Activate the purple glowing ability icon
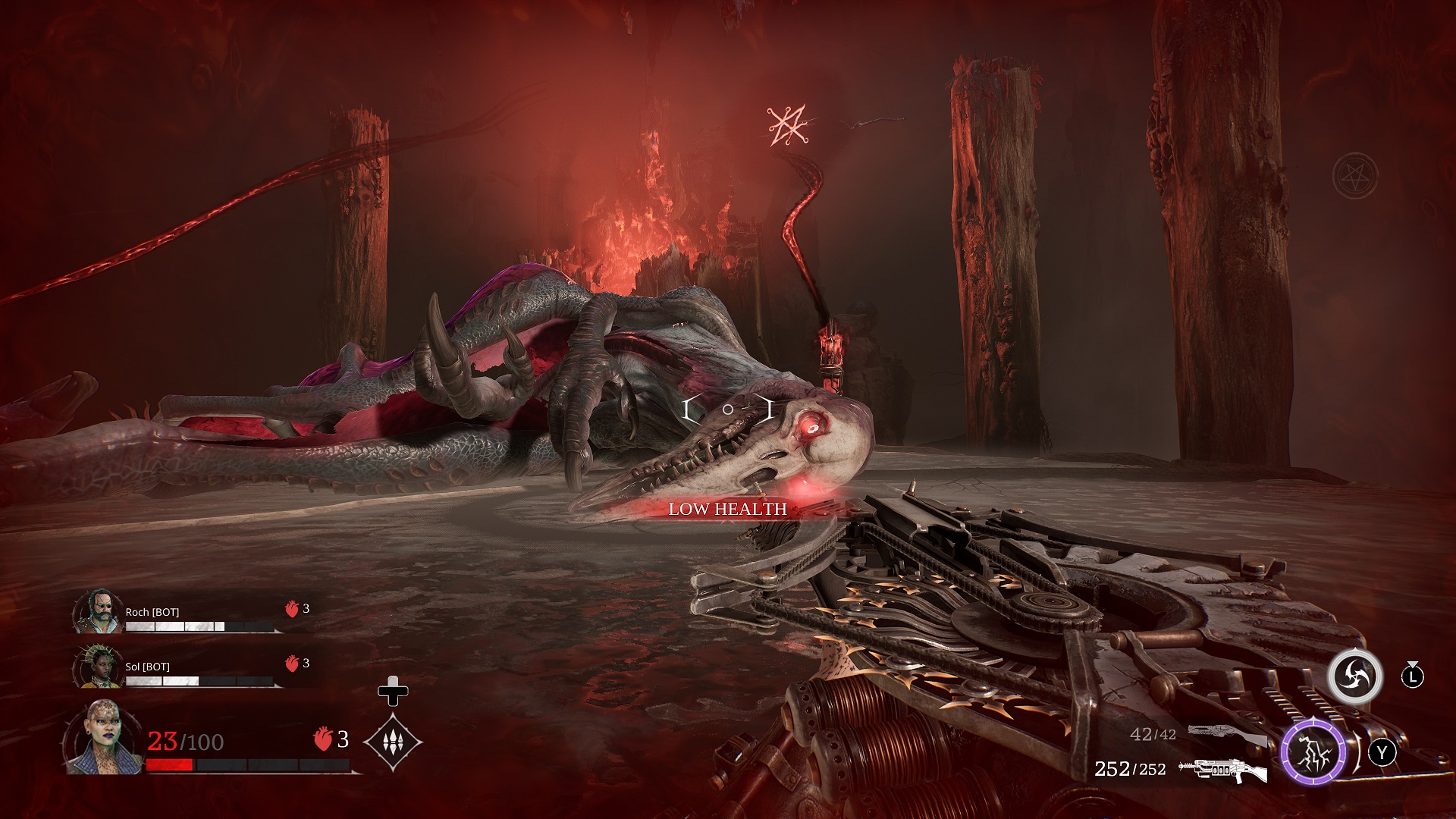1456x819 pixels. click(1313, 753)
